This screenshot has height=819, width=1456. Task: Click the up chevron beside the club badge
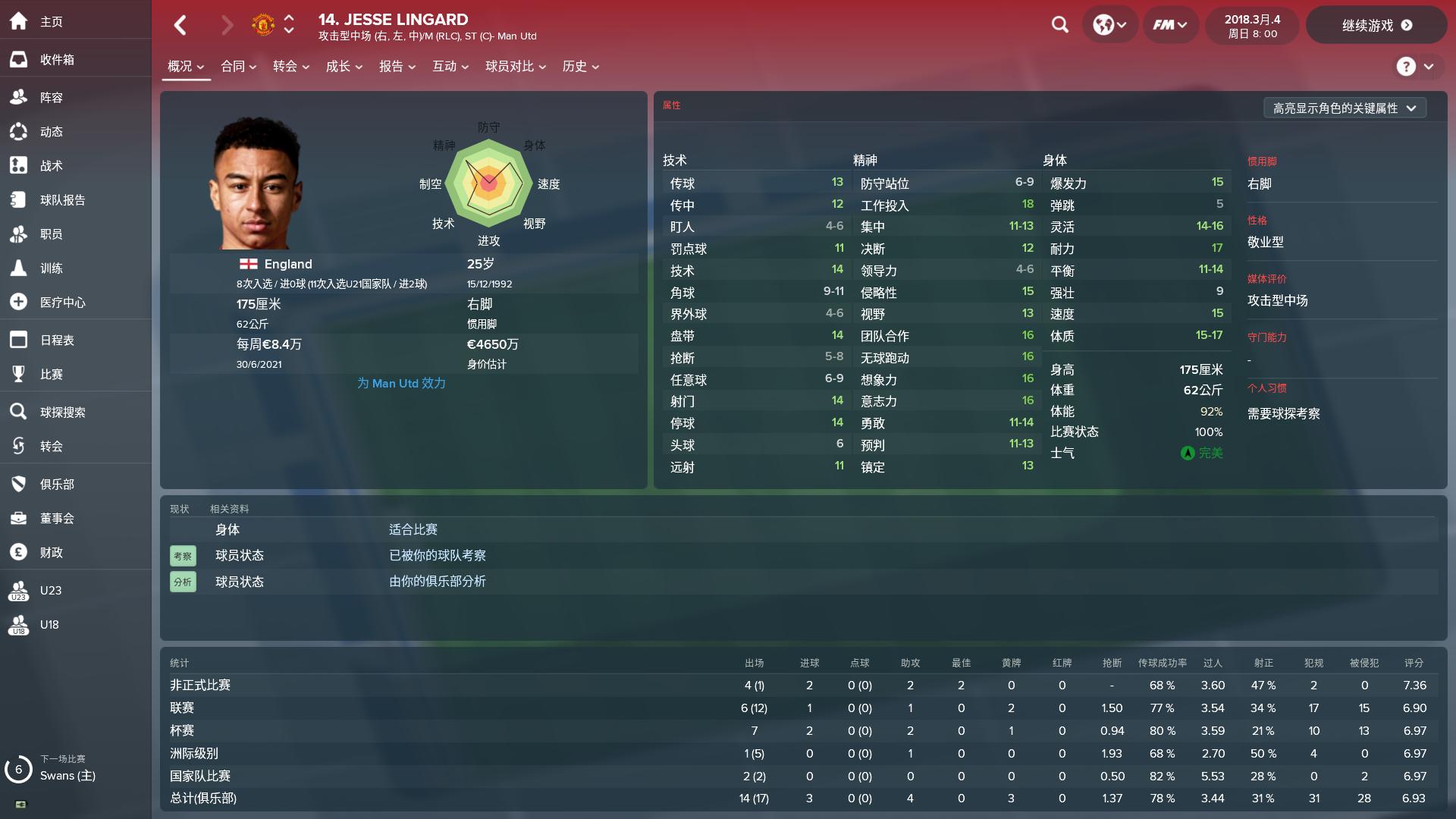click(x=288, y=19)
